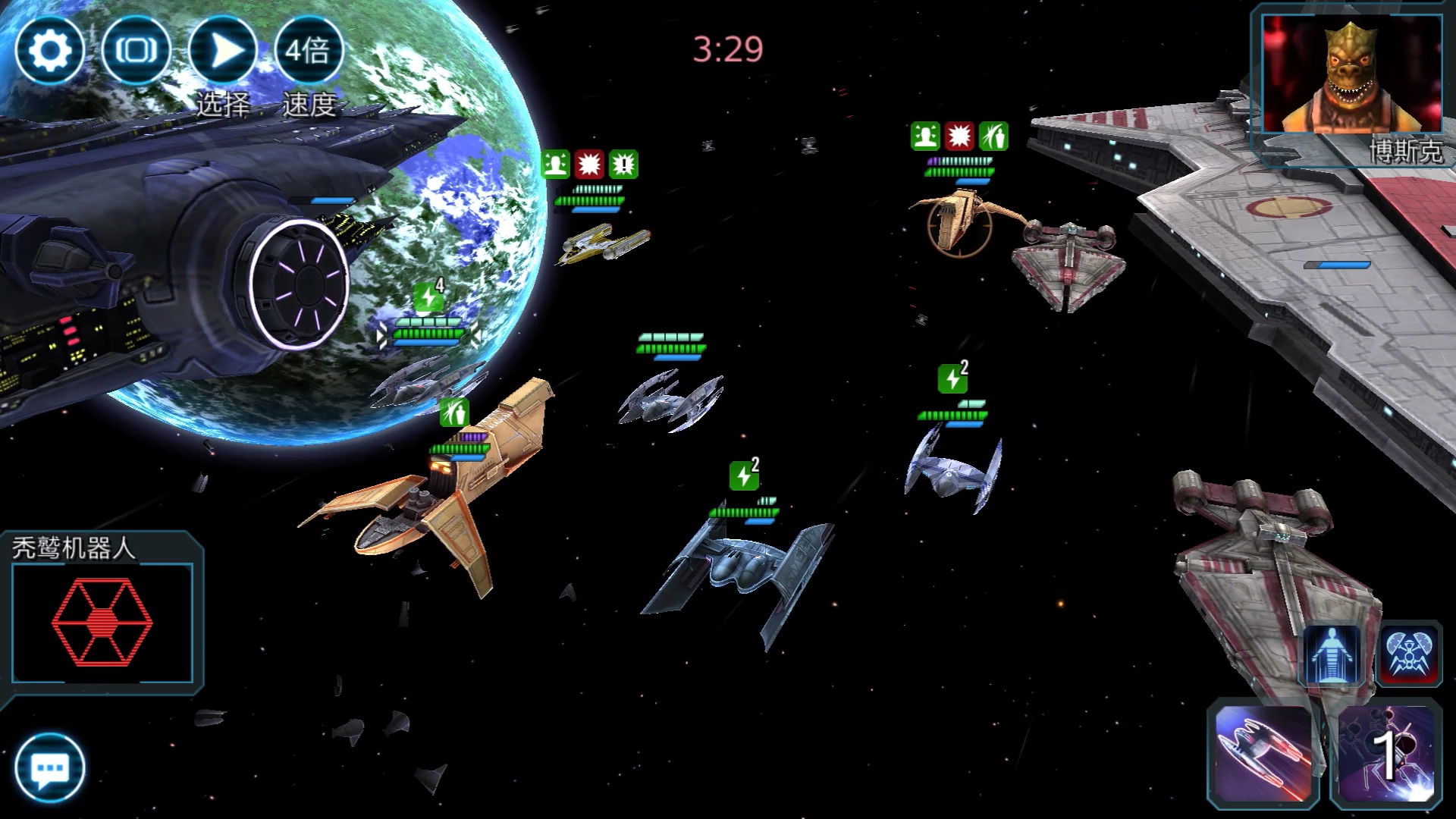Toggle the camera view button
The image size is (1456, 819).
pyautogui.click(x=136, y=51)
